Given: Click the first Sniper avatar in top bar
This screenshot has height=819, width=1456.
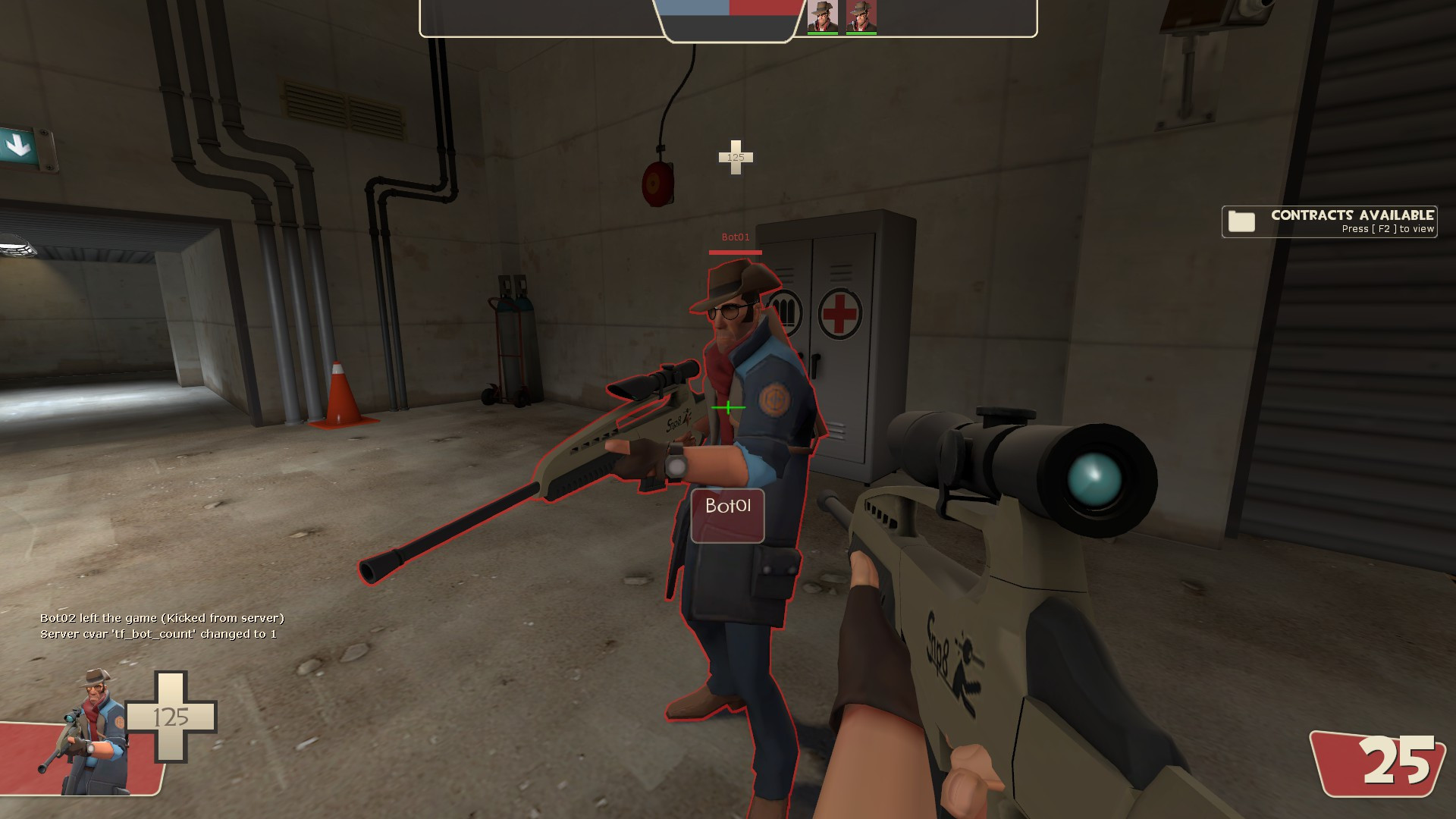Looking at the screenshot, I should click(x=824, y=14).
